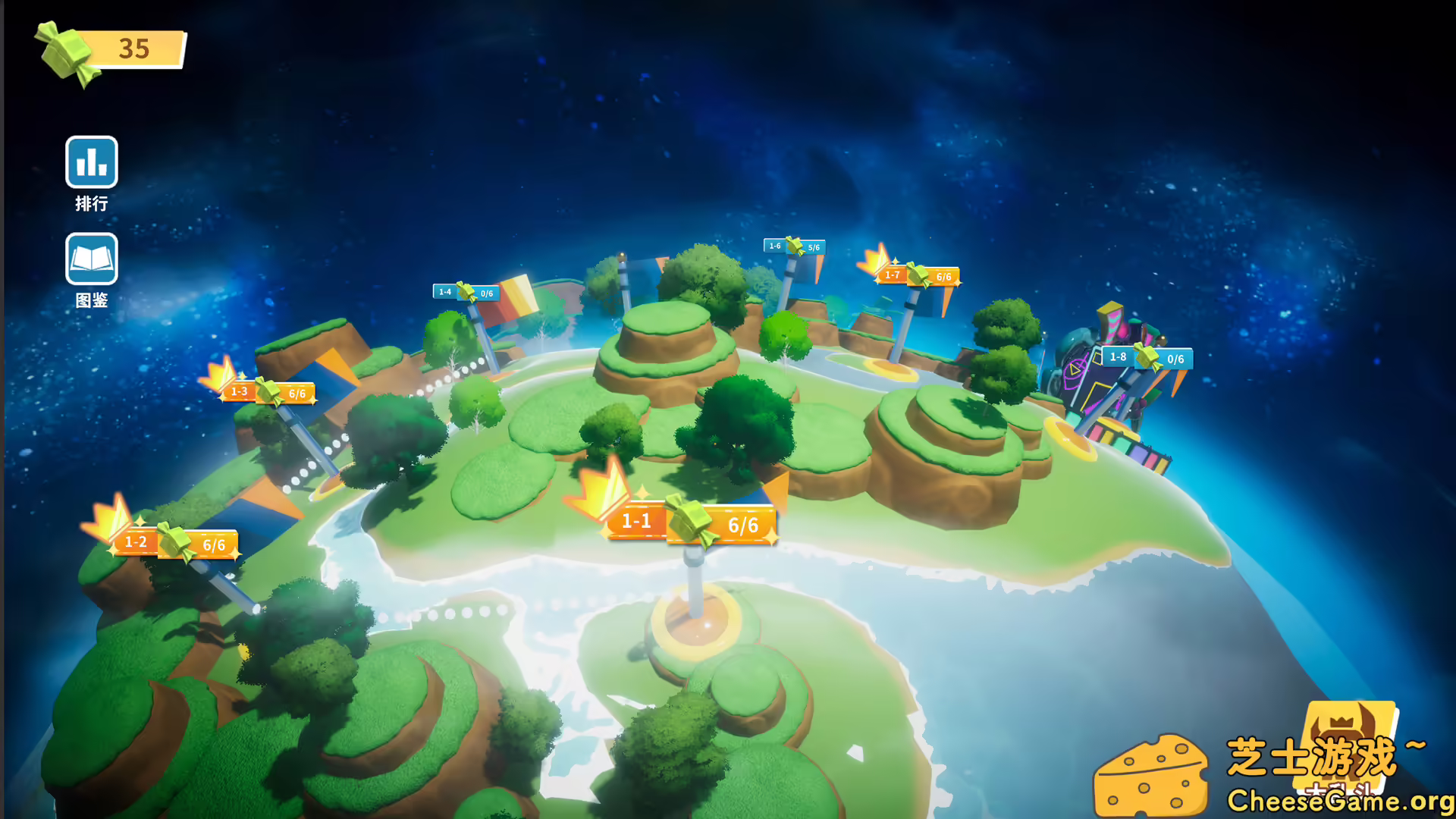Select the level 1-6 marker
Screen dimensions: 1456x819
(775, 245)
